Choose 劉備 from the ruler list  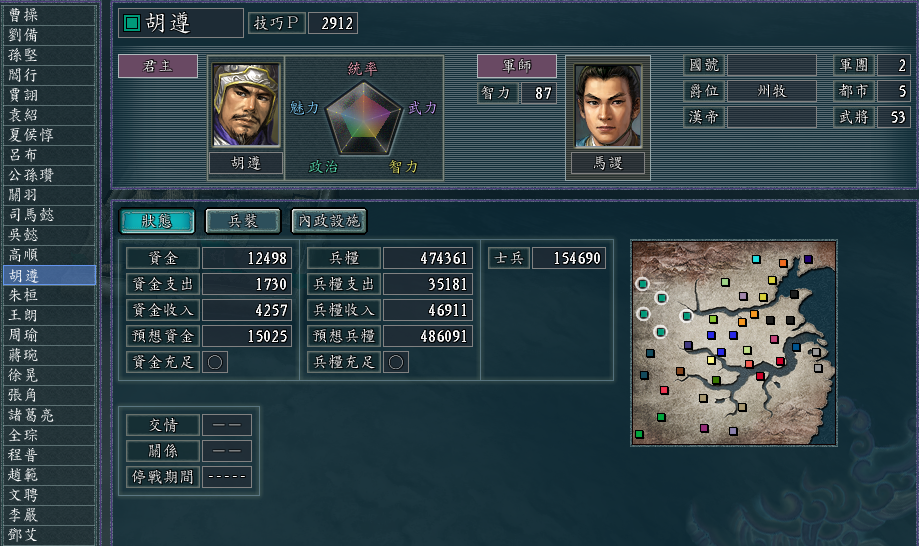point(49,35)
